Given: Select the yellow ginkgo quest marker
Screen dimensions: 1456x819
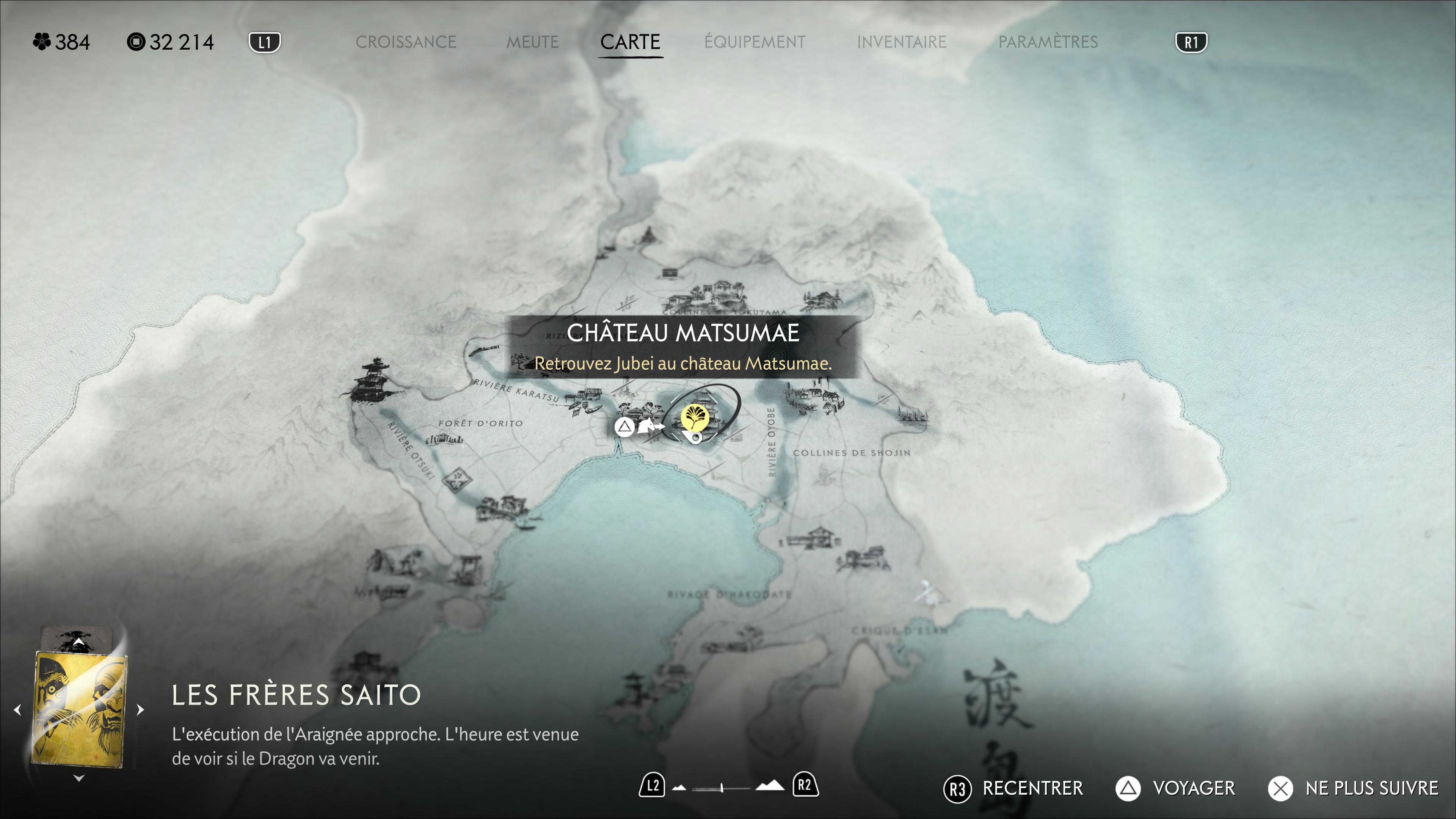Looking at the screenshot, I should point(695,417).
